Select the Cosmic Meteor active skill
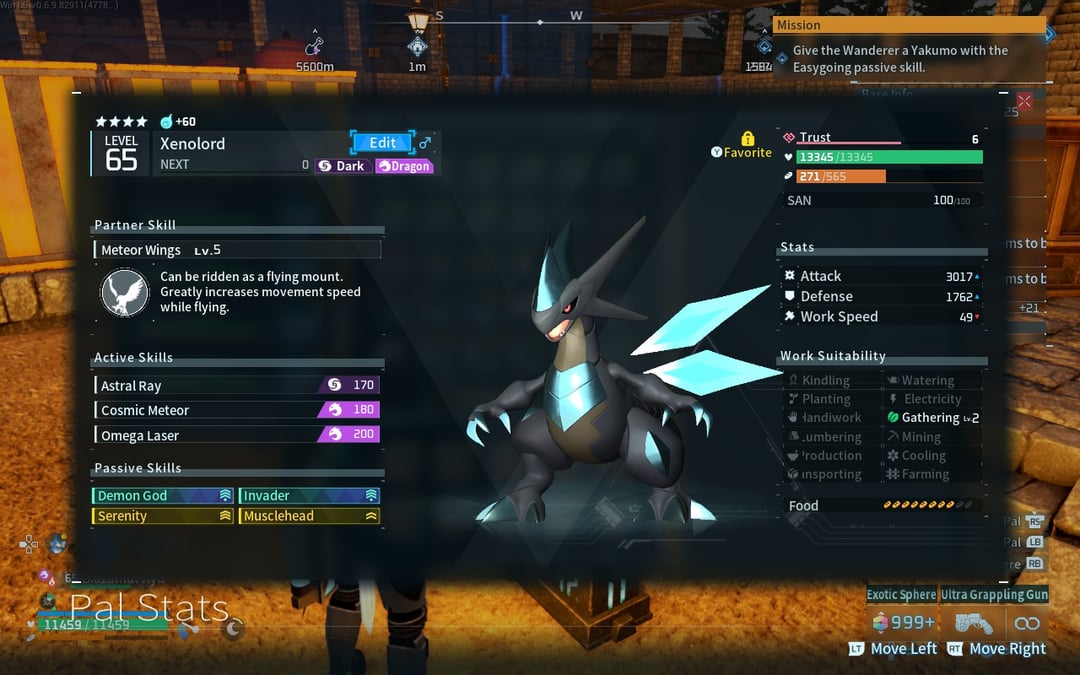1080x675 pixels. 237,410
